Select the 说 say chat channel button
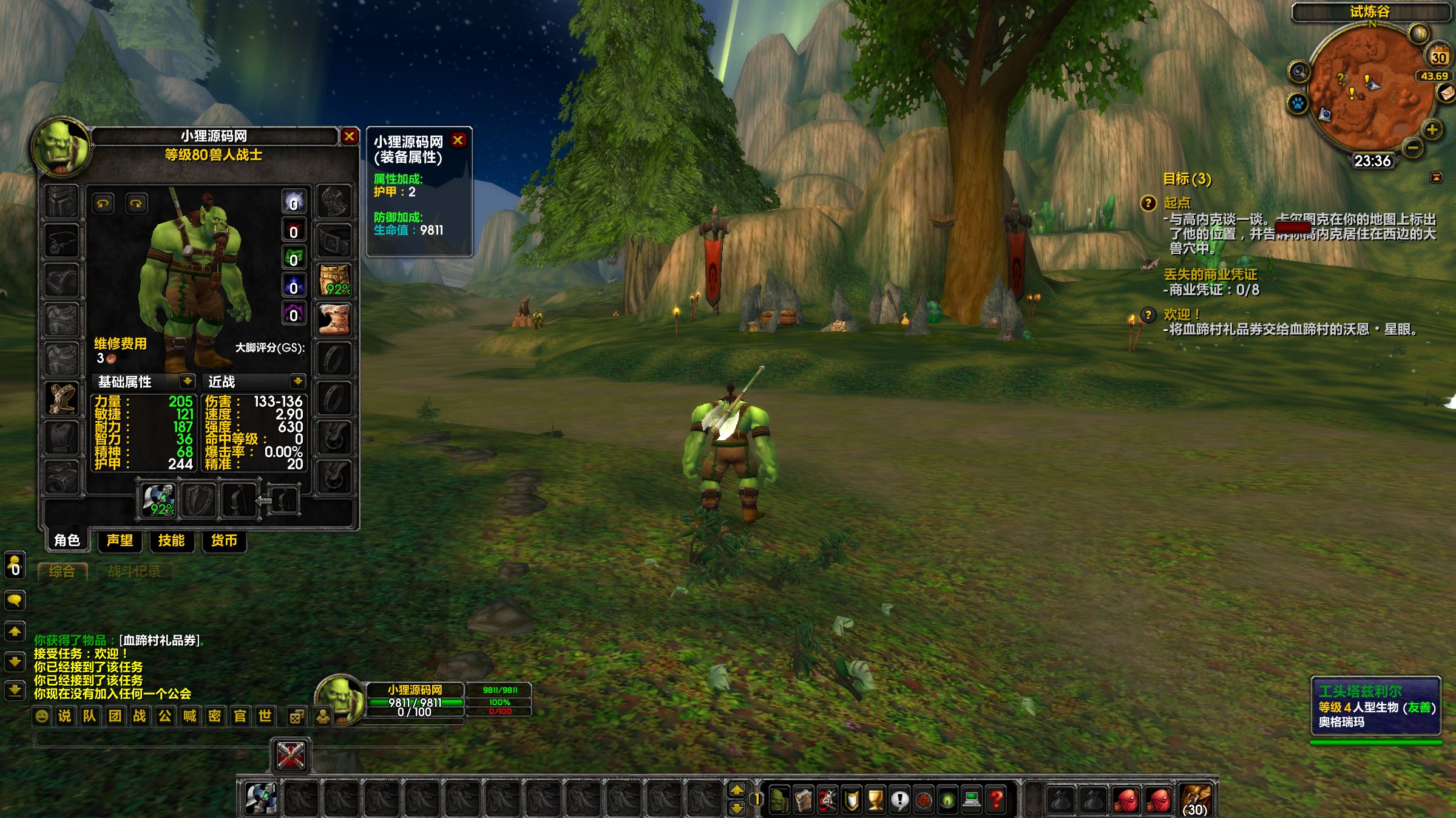This screenshot has height=818, width=1456. coord(64,716)
